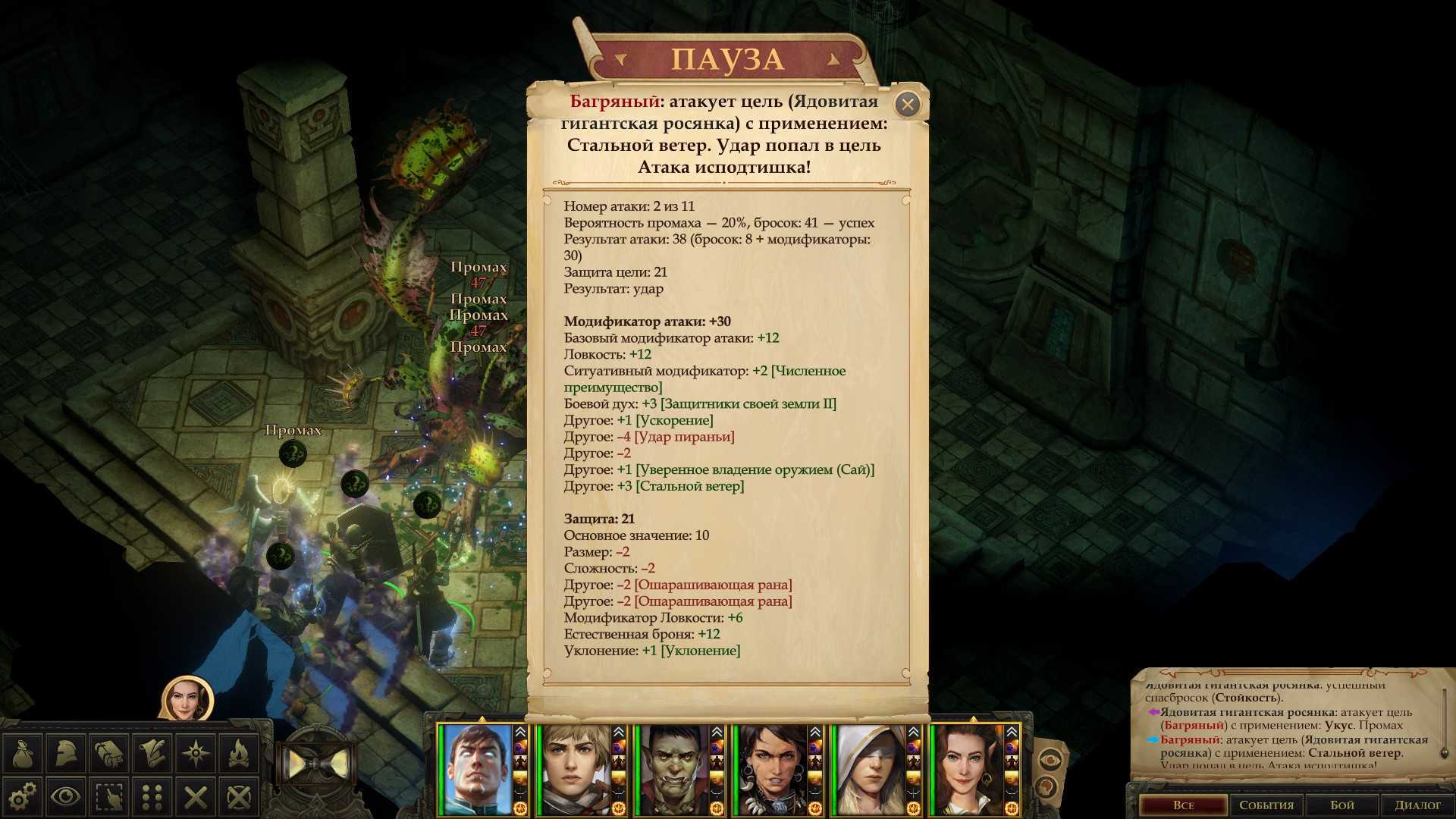The image size is (1456, 819).
Task: Click the campfire rest icon
Action: (x=240, y=753)
